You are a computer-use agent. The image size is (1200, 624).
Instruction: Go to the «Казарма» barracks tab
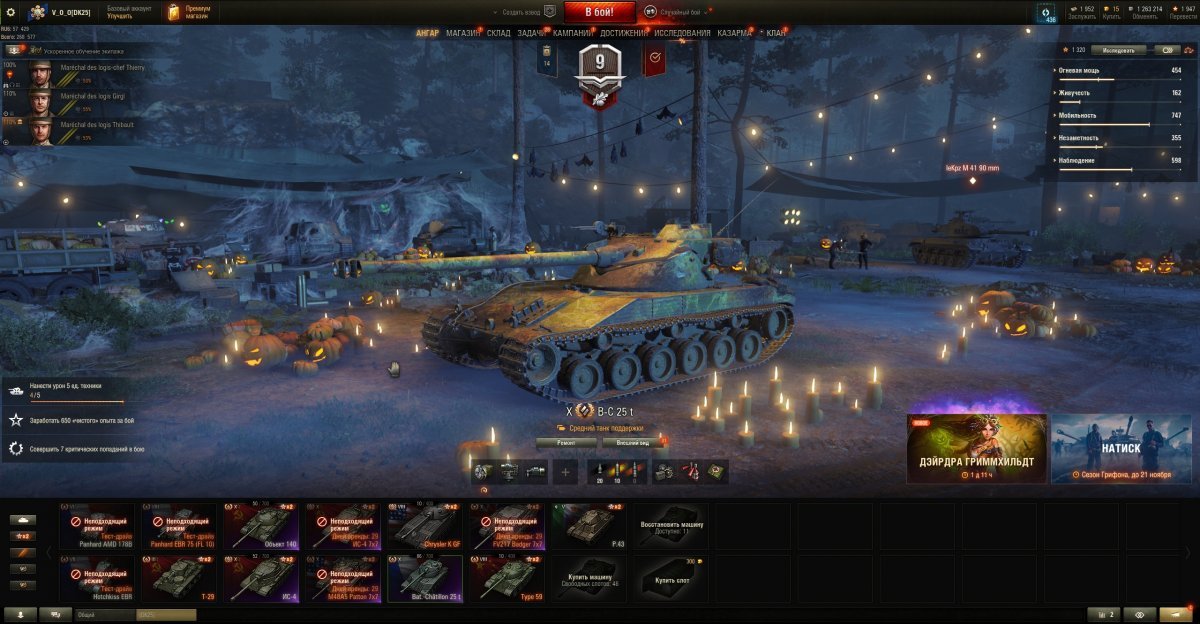point(734,33)
